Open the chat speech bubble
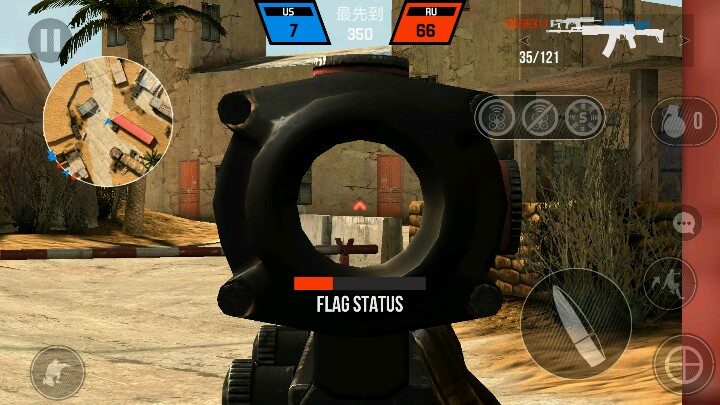 pos(686,223)
